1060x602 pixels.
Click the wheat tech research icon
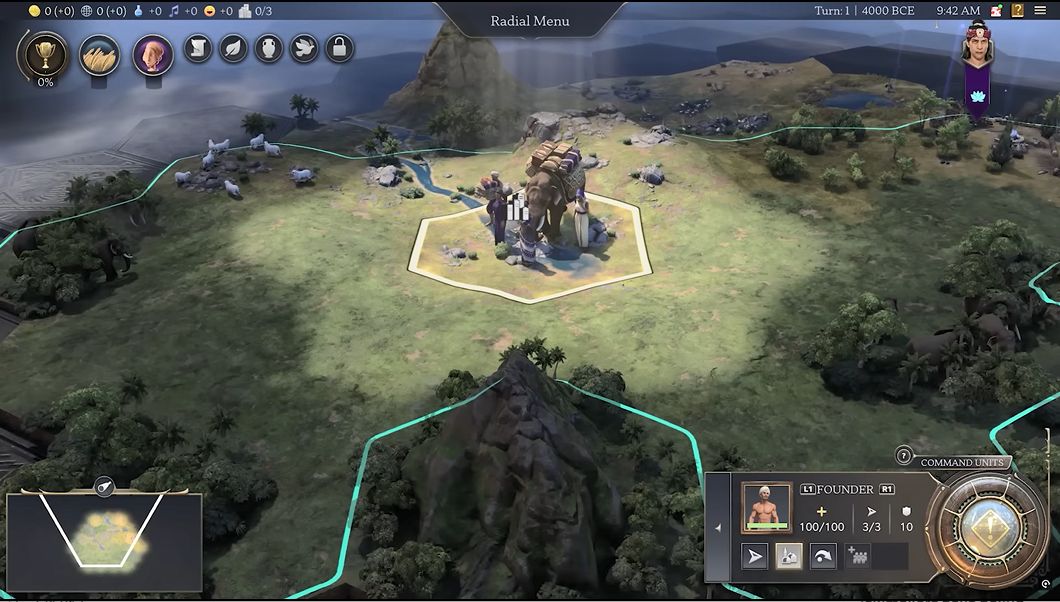(x=100, y=54)
